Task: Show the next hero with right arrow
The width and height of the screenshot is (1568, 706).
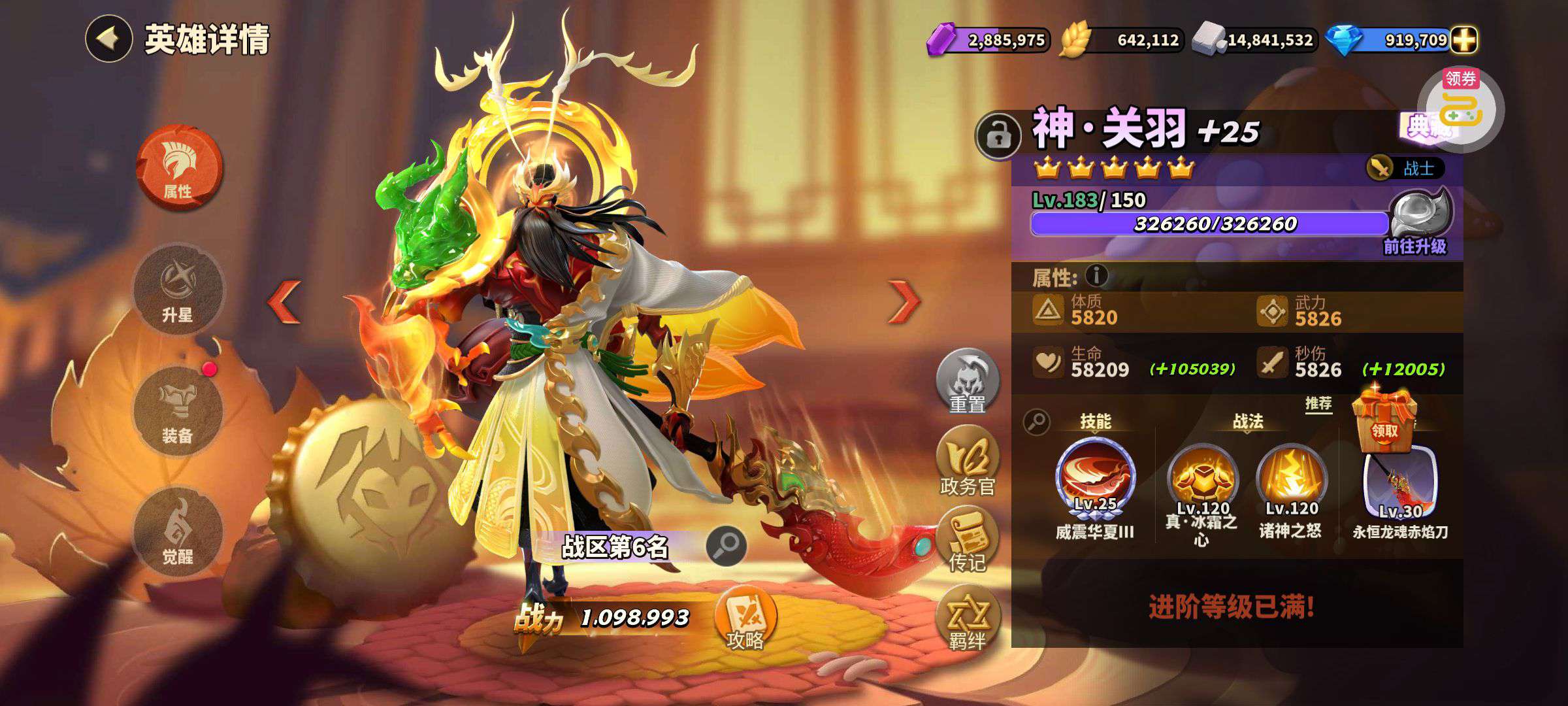Action: pos(904,301)
